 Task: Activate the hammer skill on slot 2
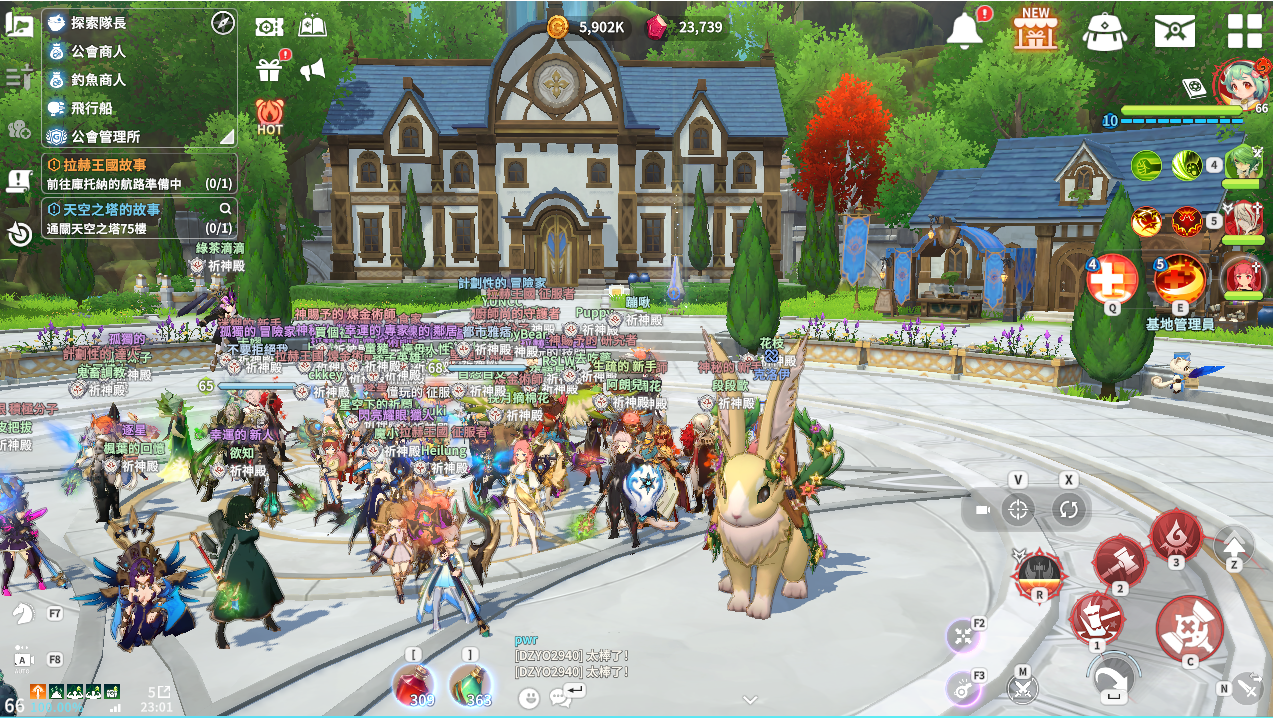[x=1119, y=560]
